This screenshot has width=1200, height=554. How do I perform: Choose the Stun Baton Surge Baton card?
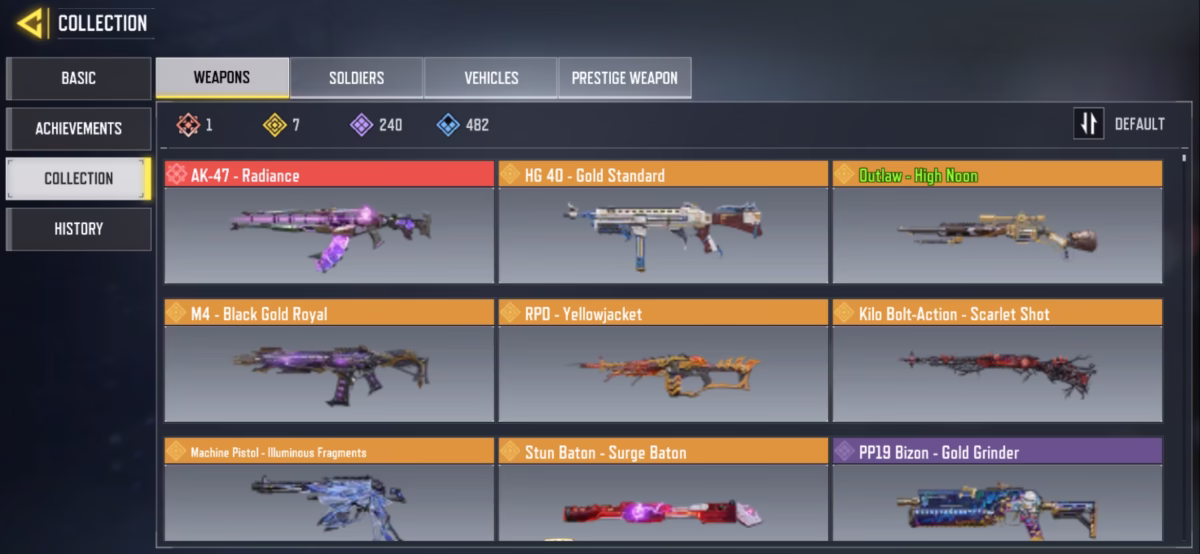[663, 490]
